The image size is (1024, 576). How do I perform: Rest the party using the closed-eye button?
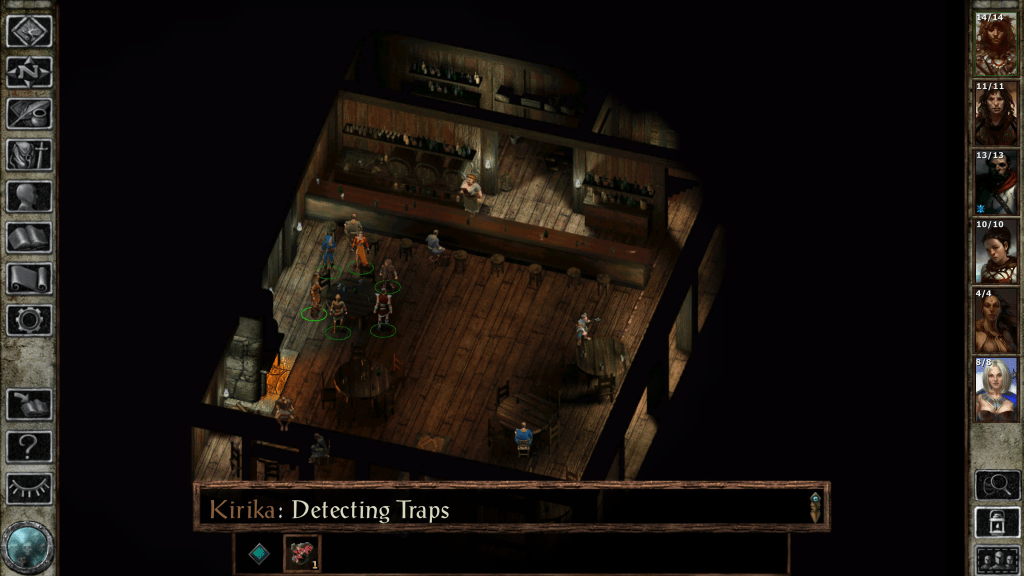click(29, 488)
